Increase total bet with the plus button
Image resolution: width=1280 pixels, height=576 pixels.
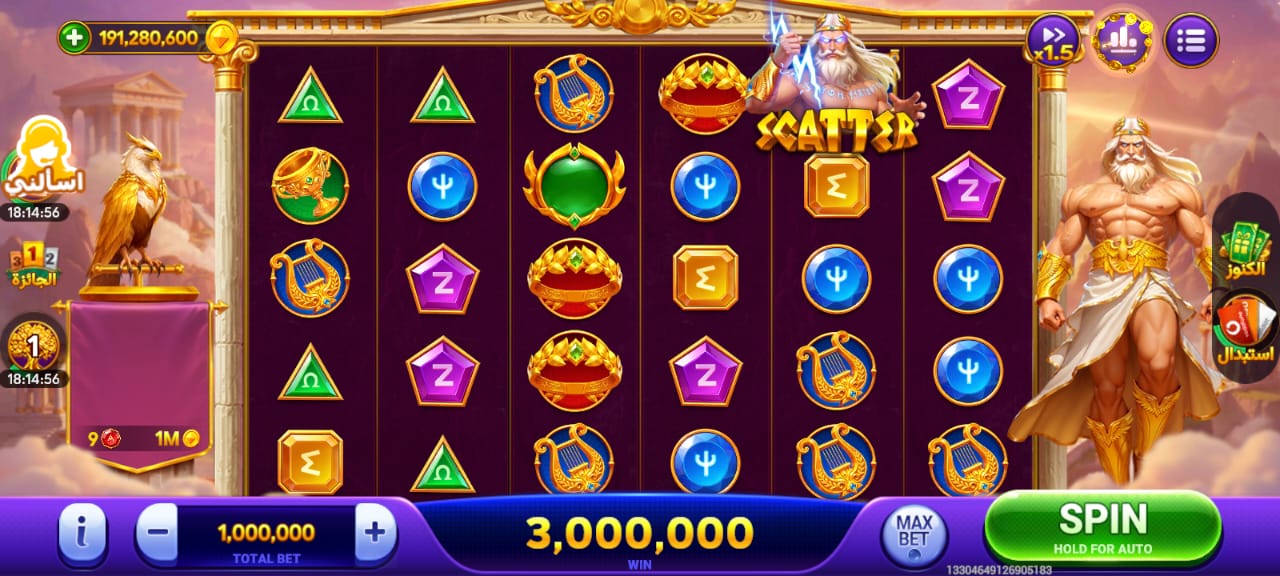(374, 532)
